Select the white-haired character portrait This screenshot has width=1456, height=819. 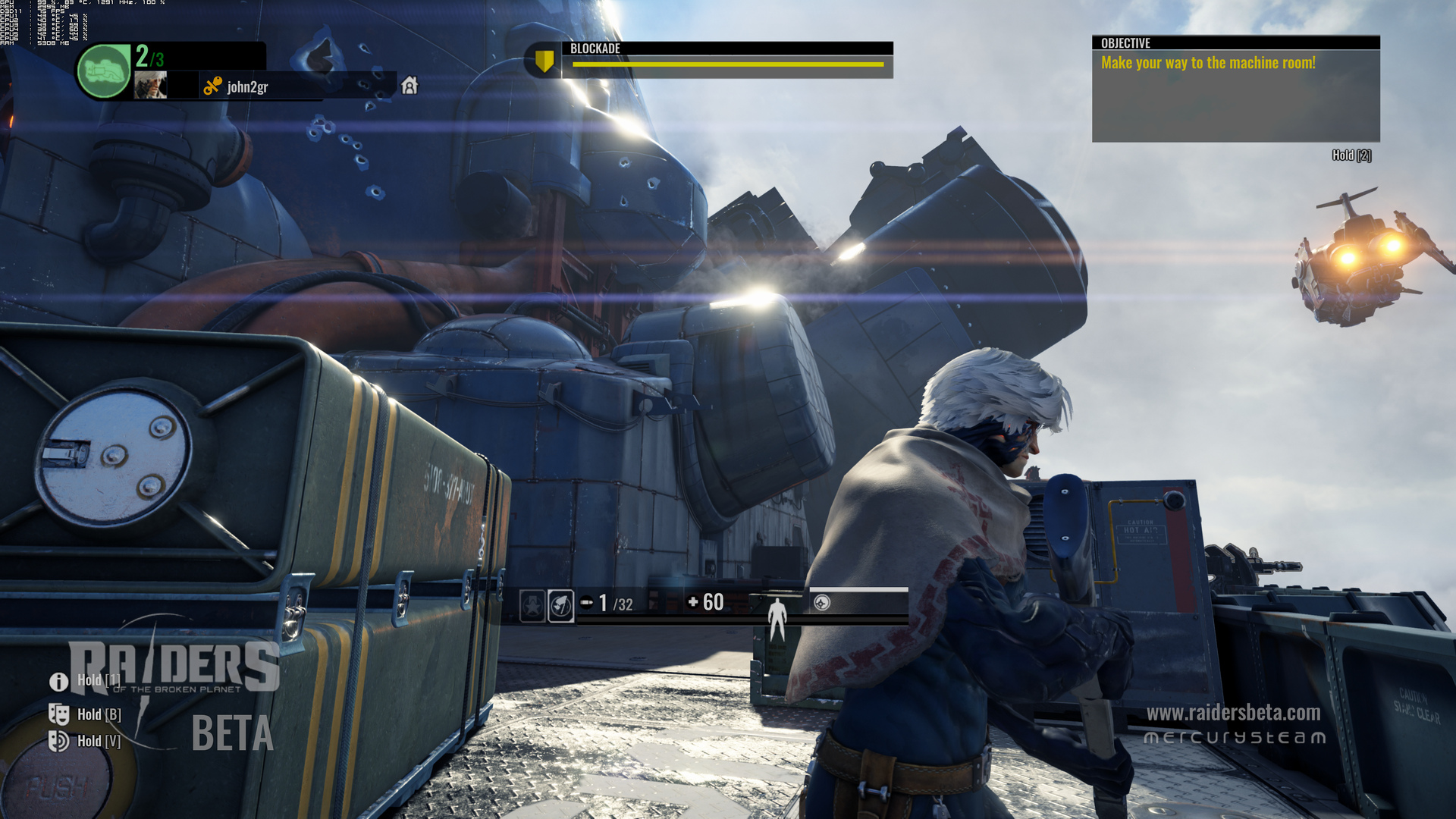point(150,85)
